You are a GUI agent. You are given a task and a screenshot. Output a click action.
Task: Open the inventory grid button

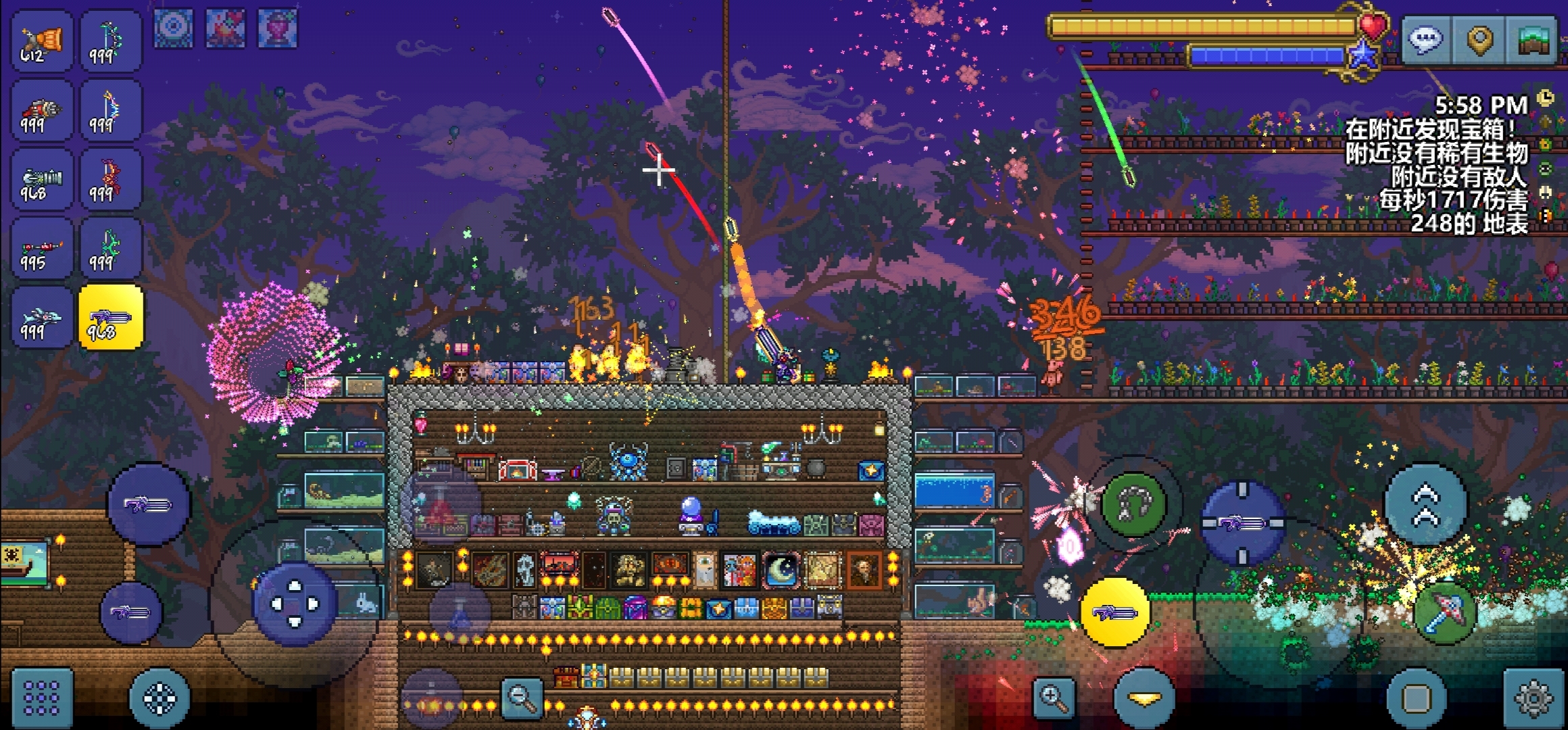pyautogui.click(x=42, y=698)
